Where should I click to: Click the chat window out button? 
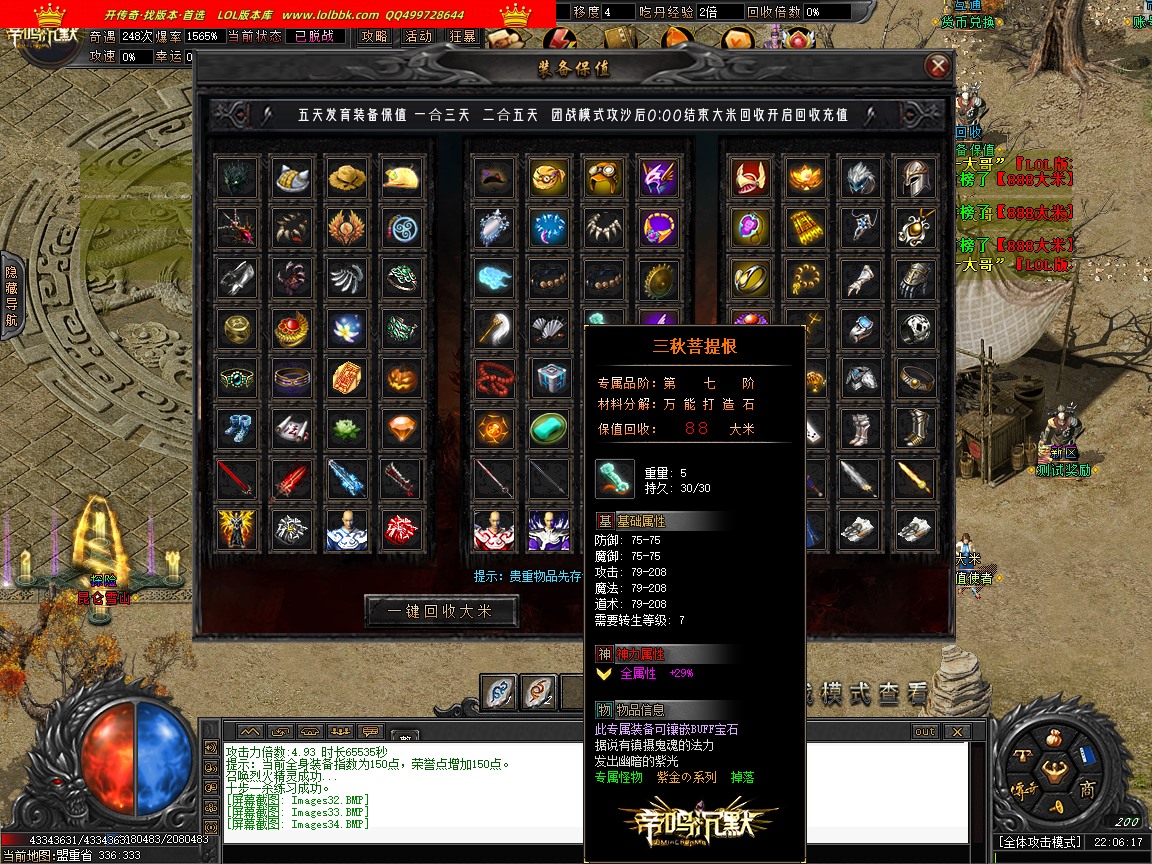point(925,732)
